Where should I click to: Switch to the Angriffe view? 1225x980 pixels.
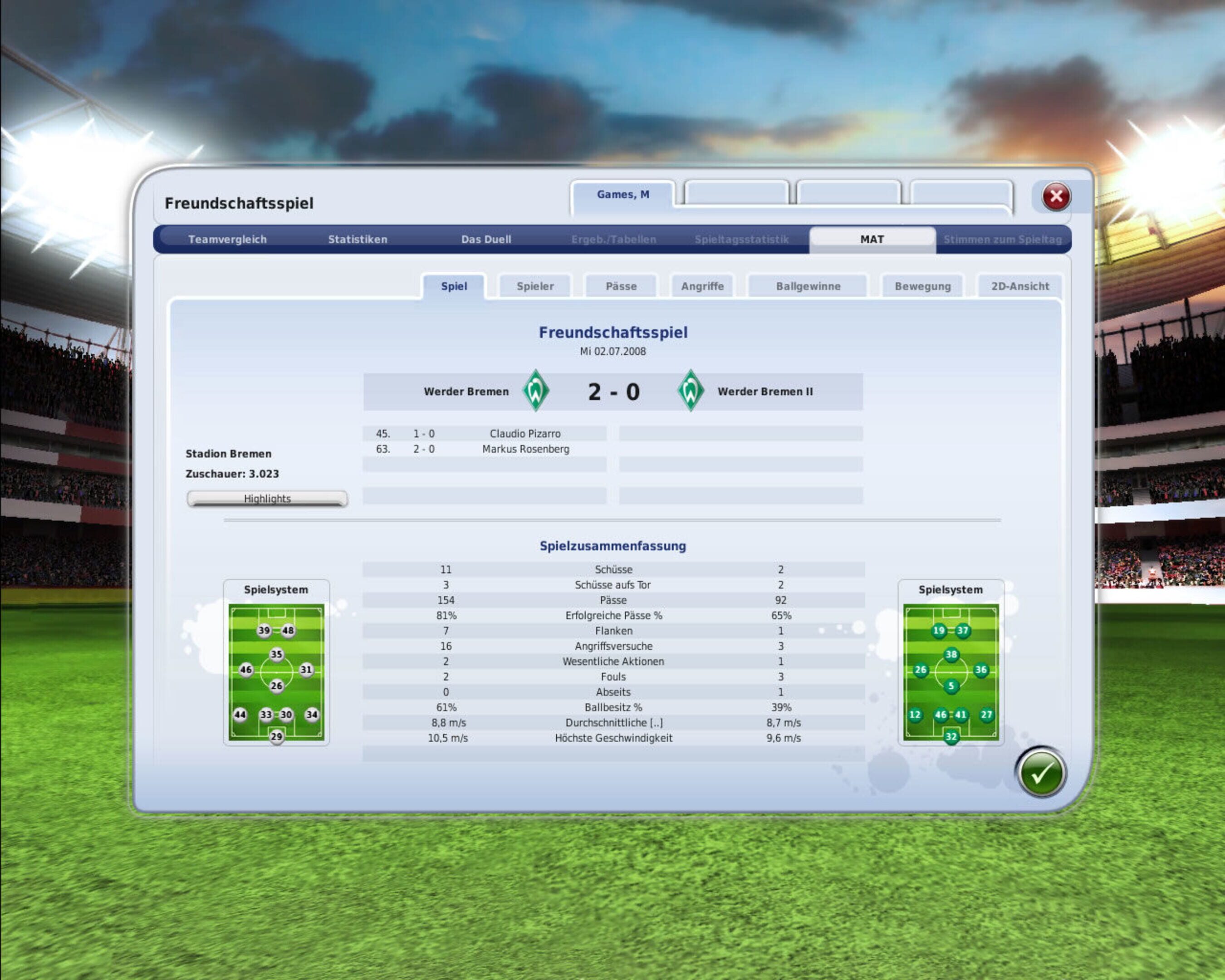[702, 286]
